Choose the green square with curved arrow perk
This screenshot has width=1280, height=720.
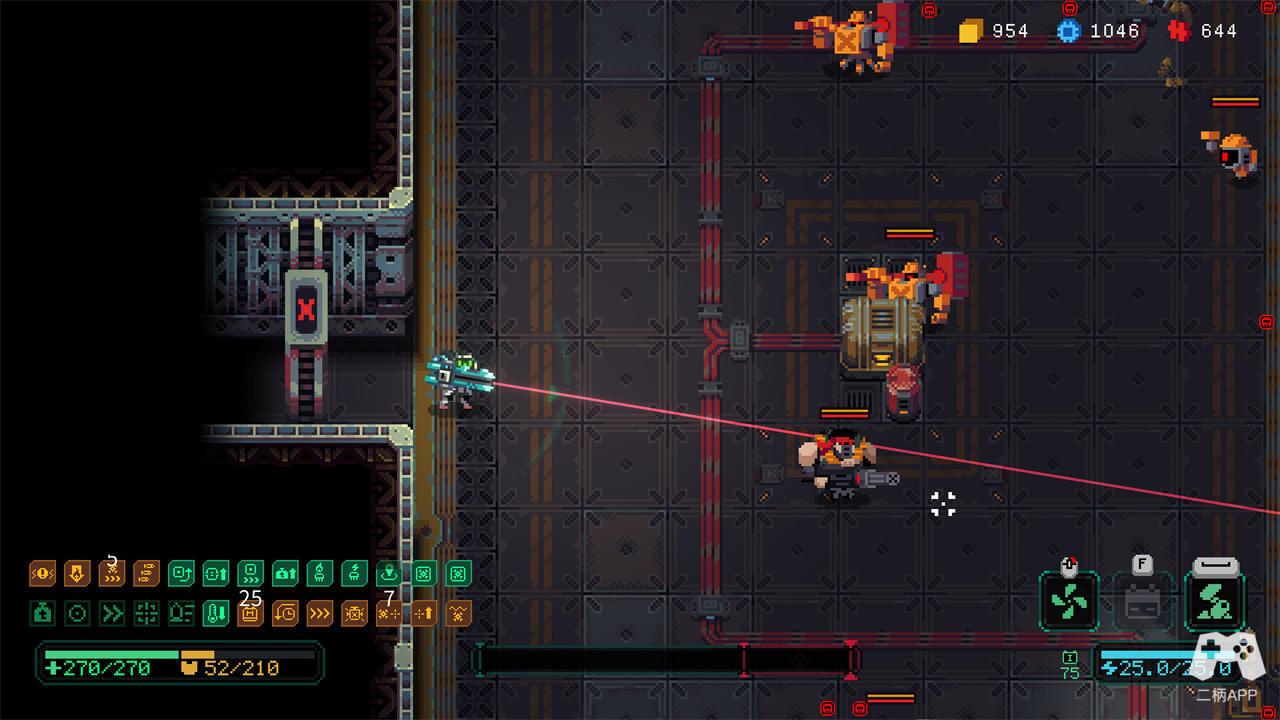pyautogui.click(x=181, y=574)
